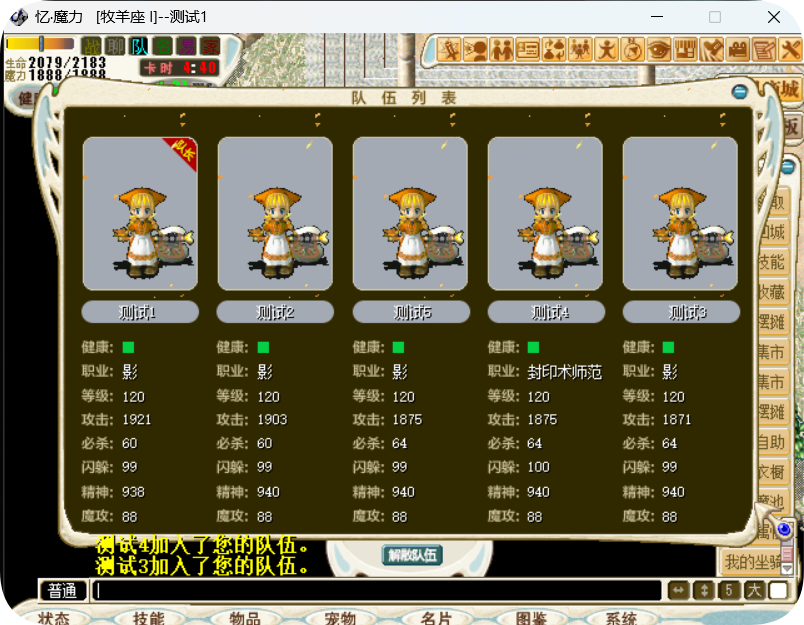Click the 解散队伍 disband party button
804x625 pixels.
[x=412, y=555]
